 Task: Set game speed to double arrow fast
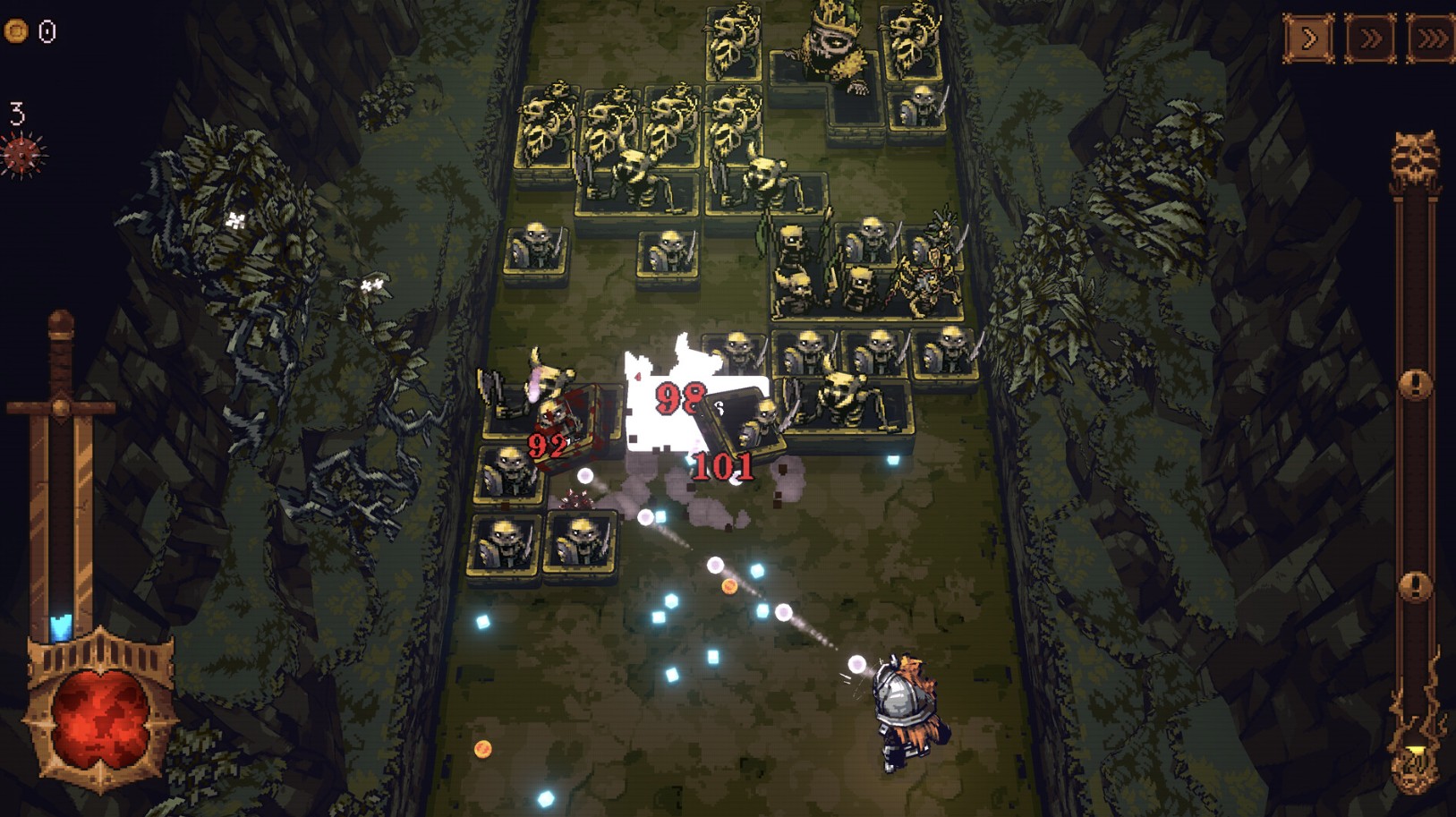click(1369, 39)
